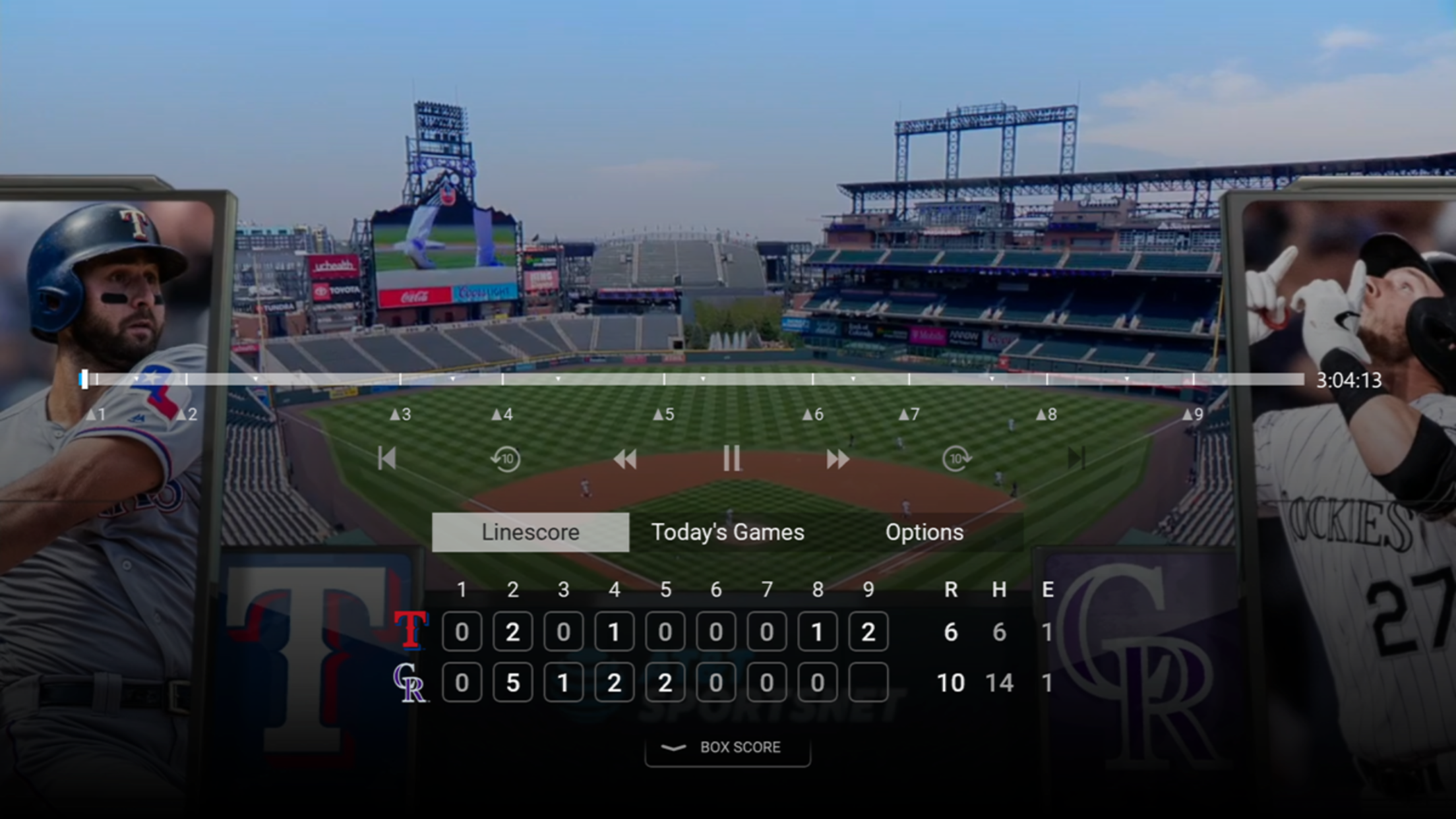Select the top of inning 4 marker
This screenshot has width=1456, height=819.
(x=502, y=414)
